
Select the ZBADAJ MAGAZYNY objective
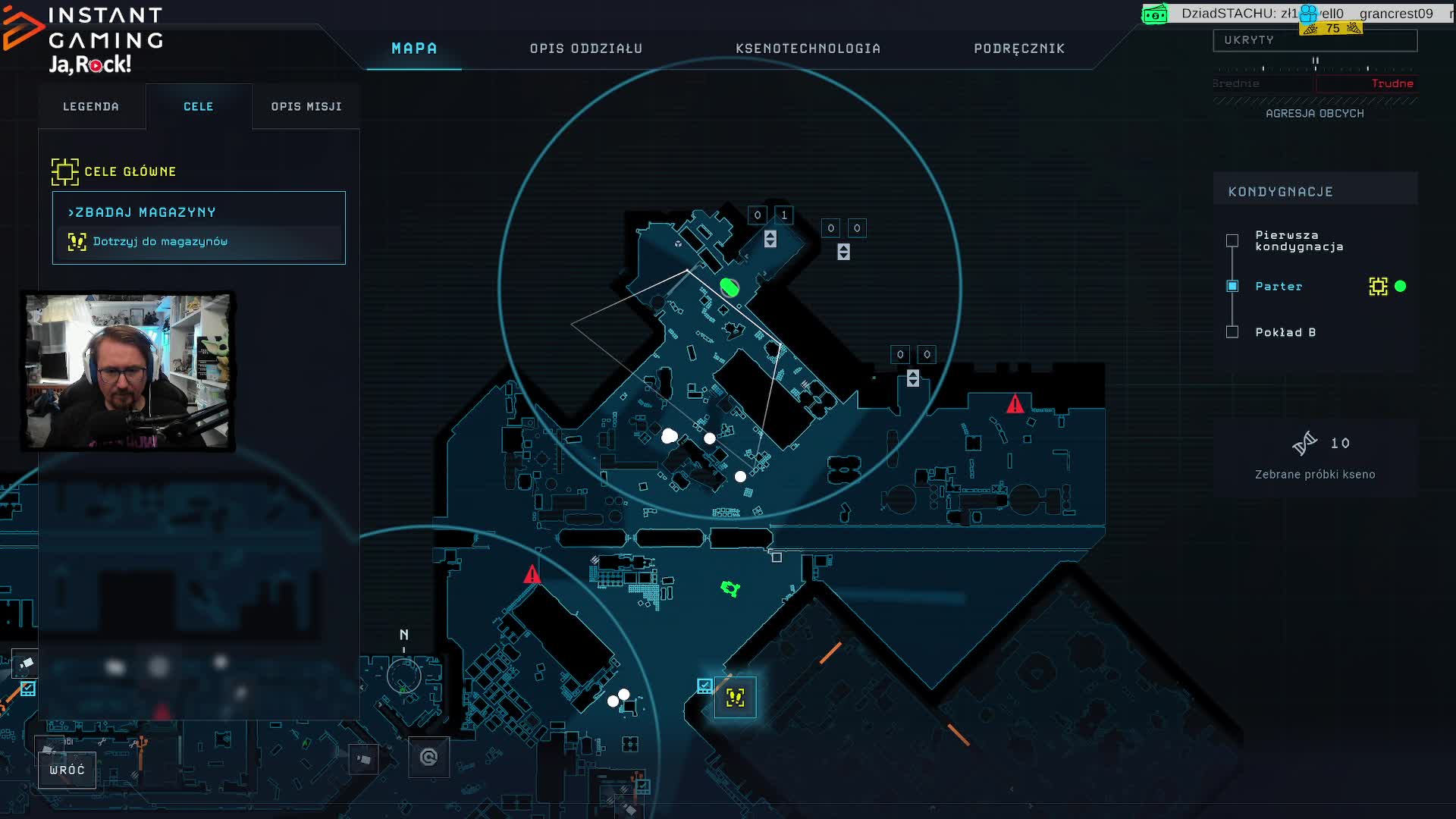142,212
